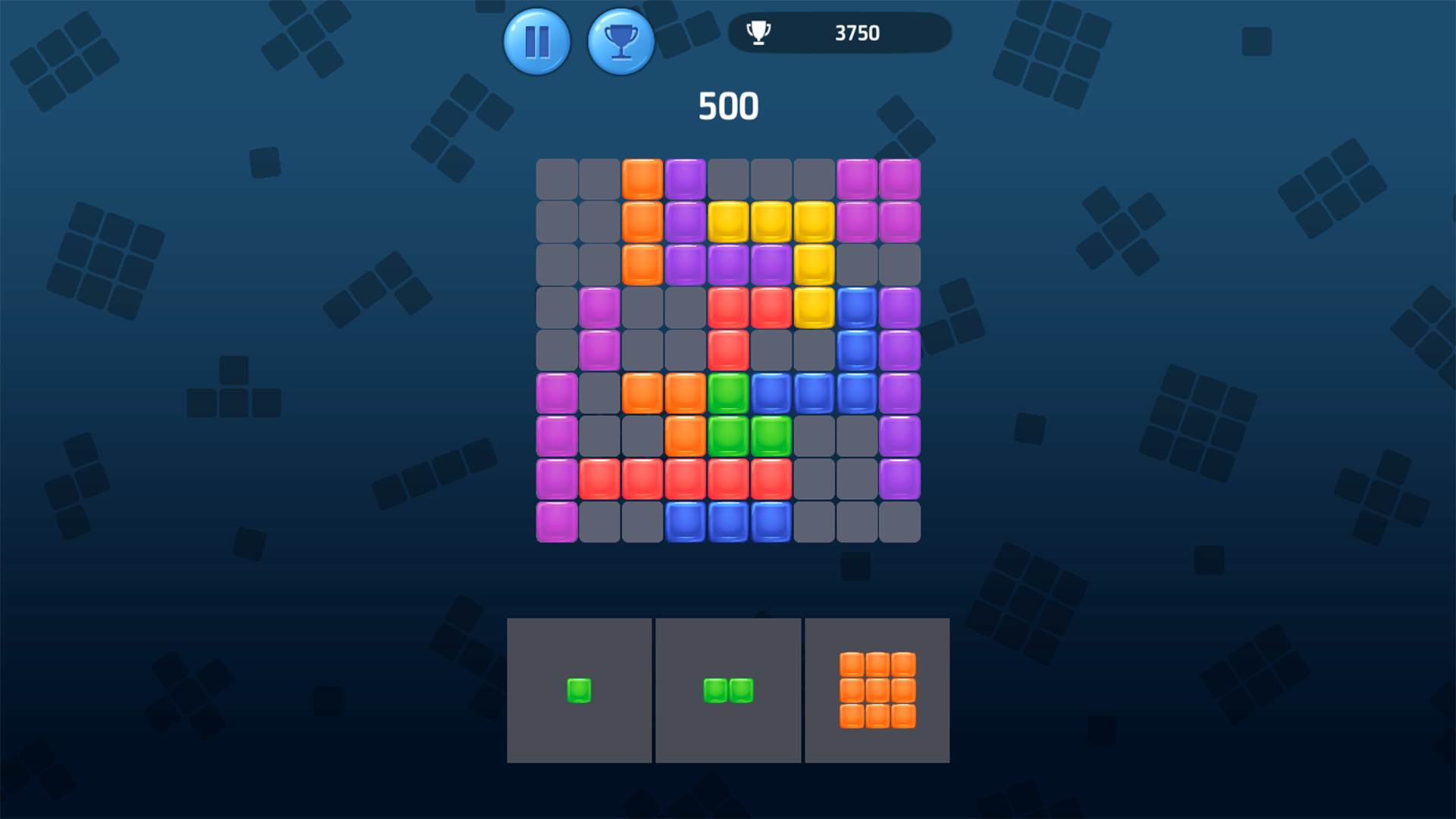Select the double green block piece
This screenshot has width=1456, height=819.
(726, 691)
